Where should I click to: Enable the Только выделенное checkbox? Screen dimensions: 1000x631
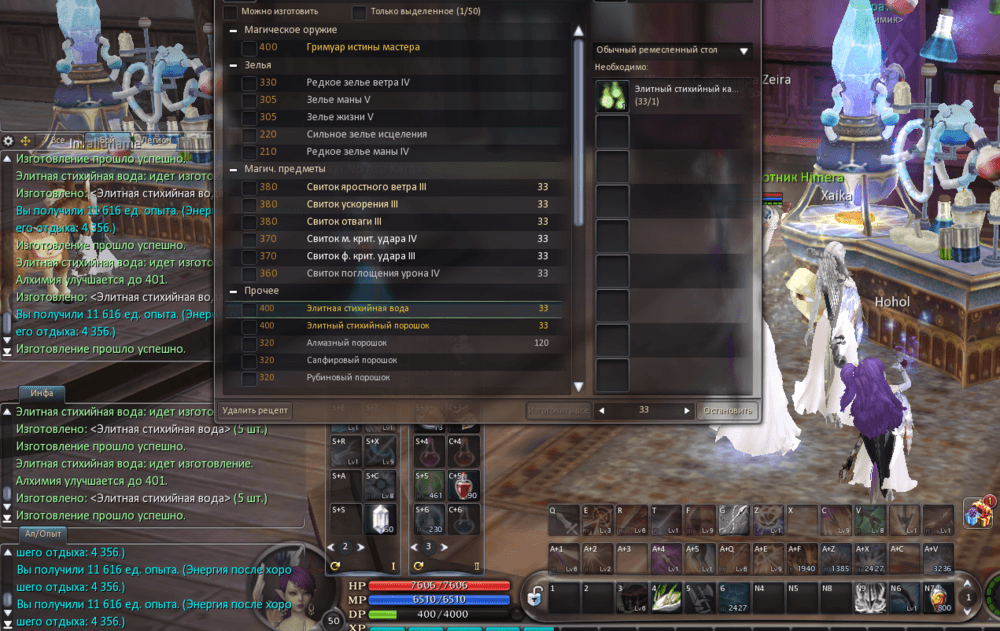(x=358, y=13)
